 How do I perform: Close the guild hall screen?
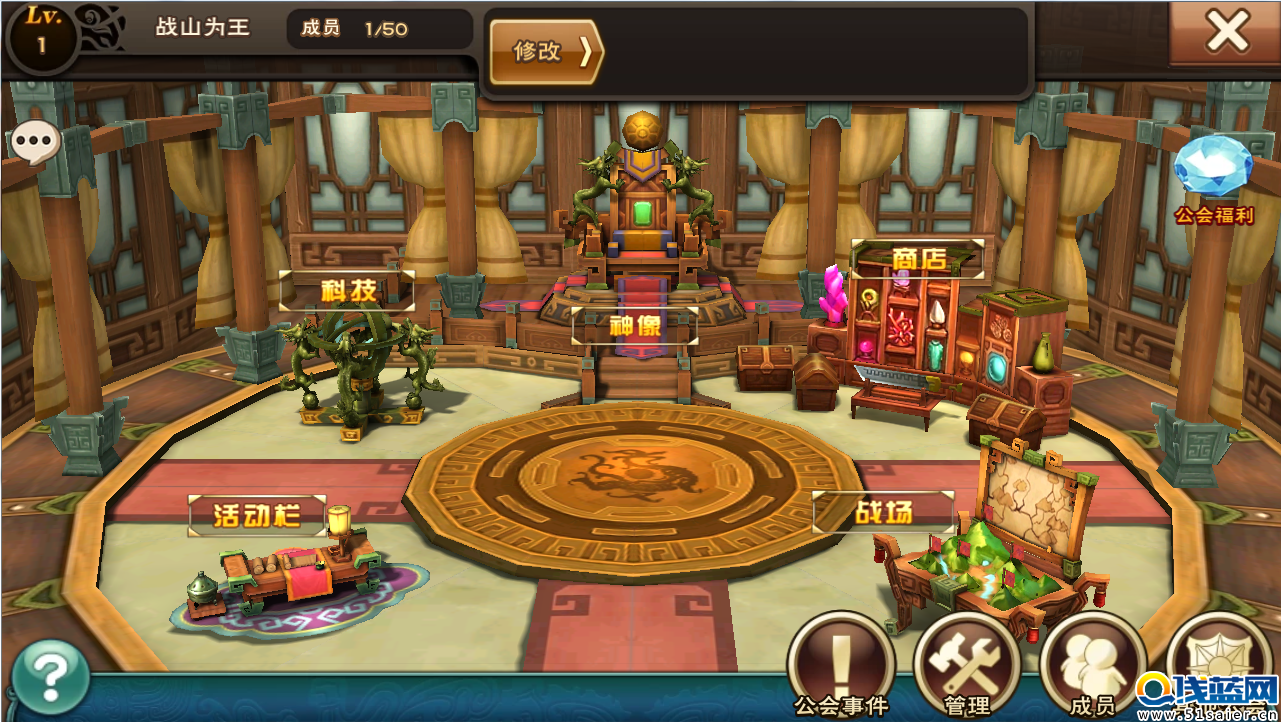click(1226, 33)
